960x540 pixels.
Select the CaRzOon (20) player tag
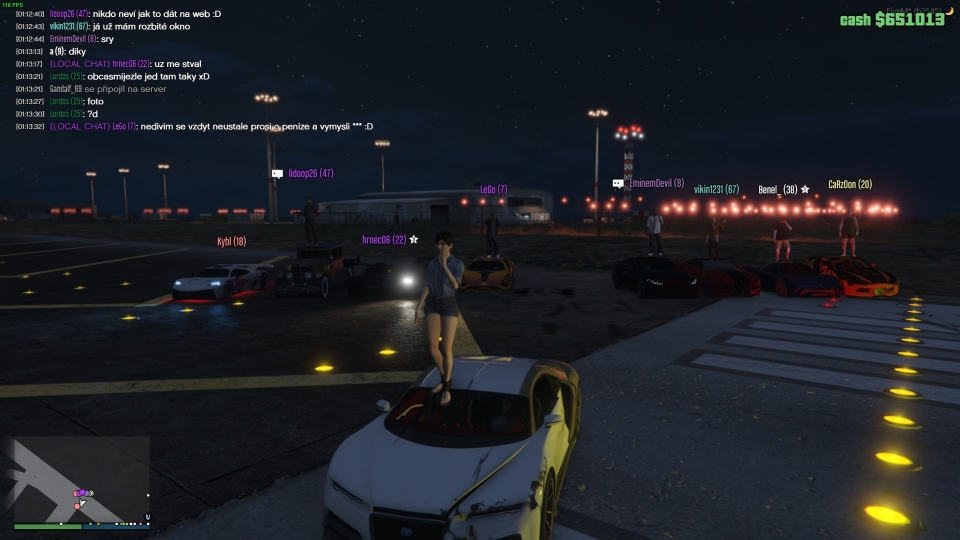pyautogui.click(x=850, y=184)
